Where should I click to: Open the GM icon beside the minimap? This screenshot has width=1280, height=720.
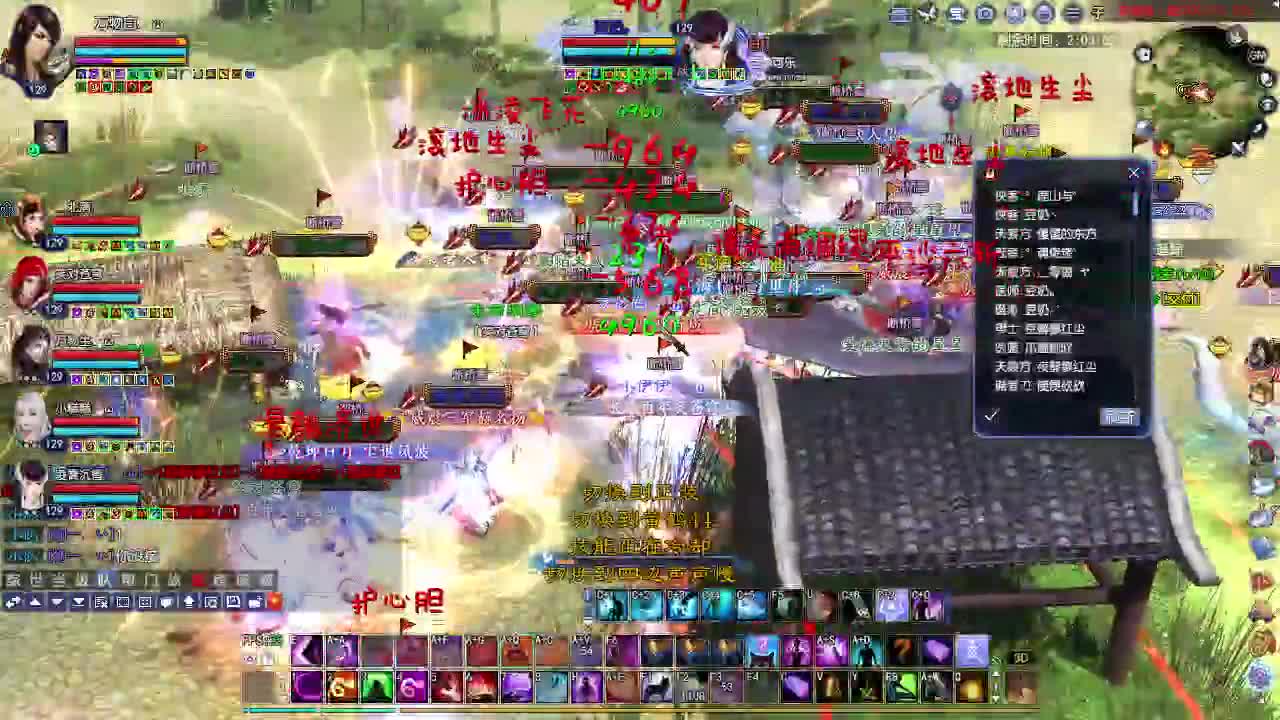(1256, 57)
